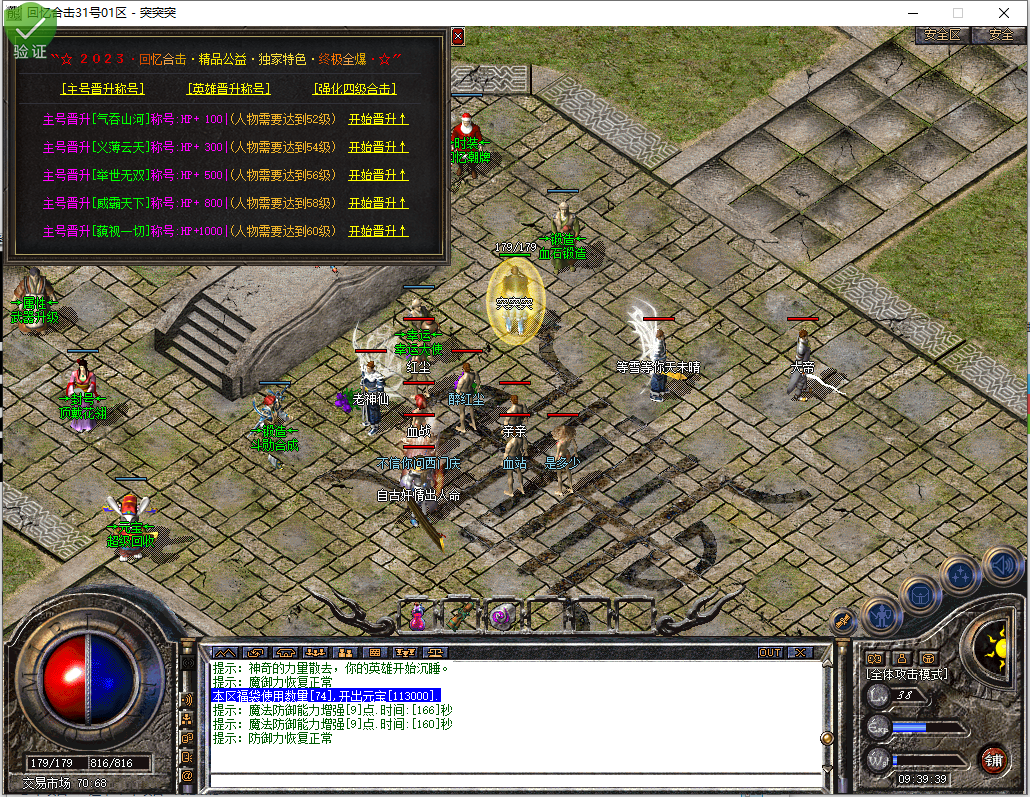Start promotion for 威霸天下 title

click(378, 203)
